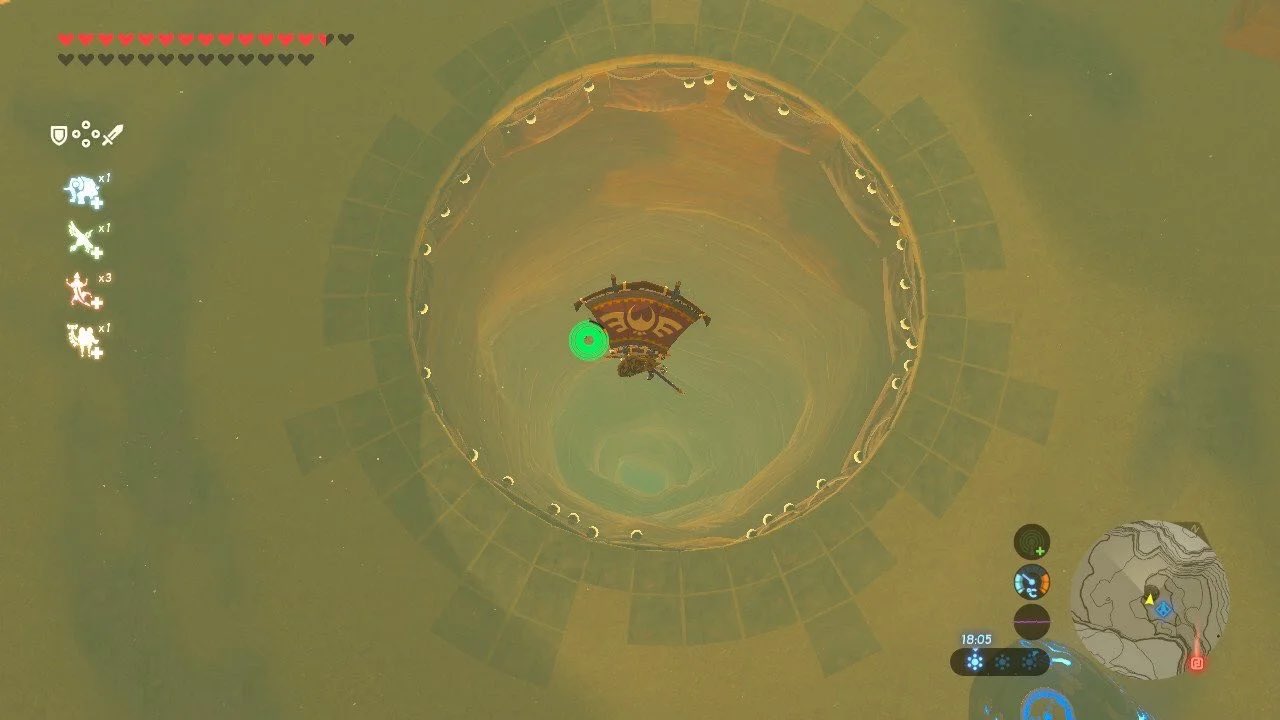
Task: Click the red destination beacon on the minimap
Action: tap(1197, 662)
